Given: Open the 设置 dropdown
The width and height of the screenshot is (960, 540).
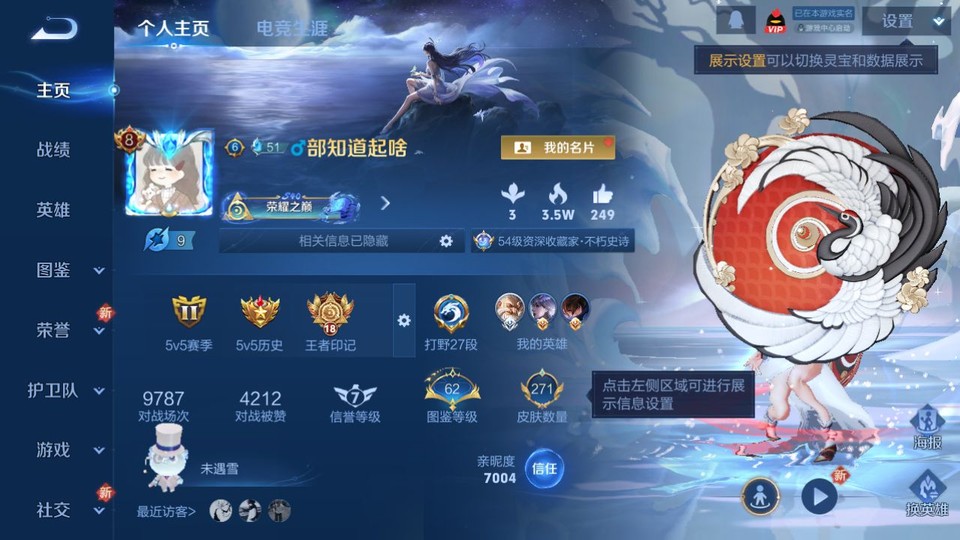Looking at the screenshot, I should (x=905, y=21).
